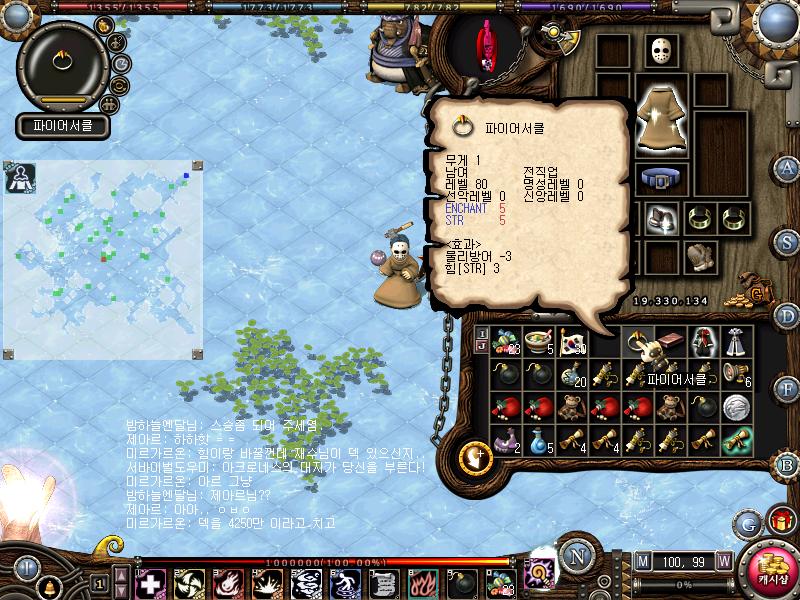Viewport: 800px width, 600px height.
Task: Click the round B side button
Action: (787, 464)
